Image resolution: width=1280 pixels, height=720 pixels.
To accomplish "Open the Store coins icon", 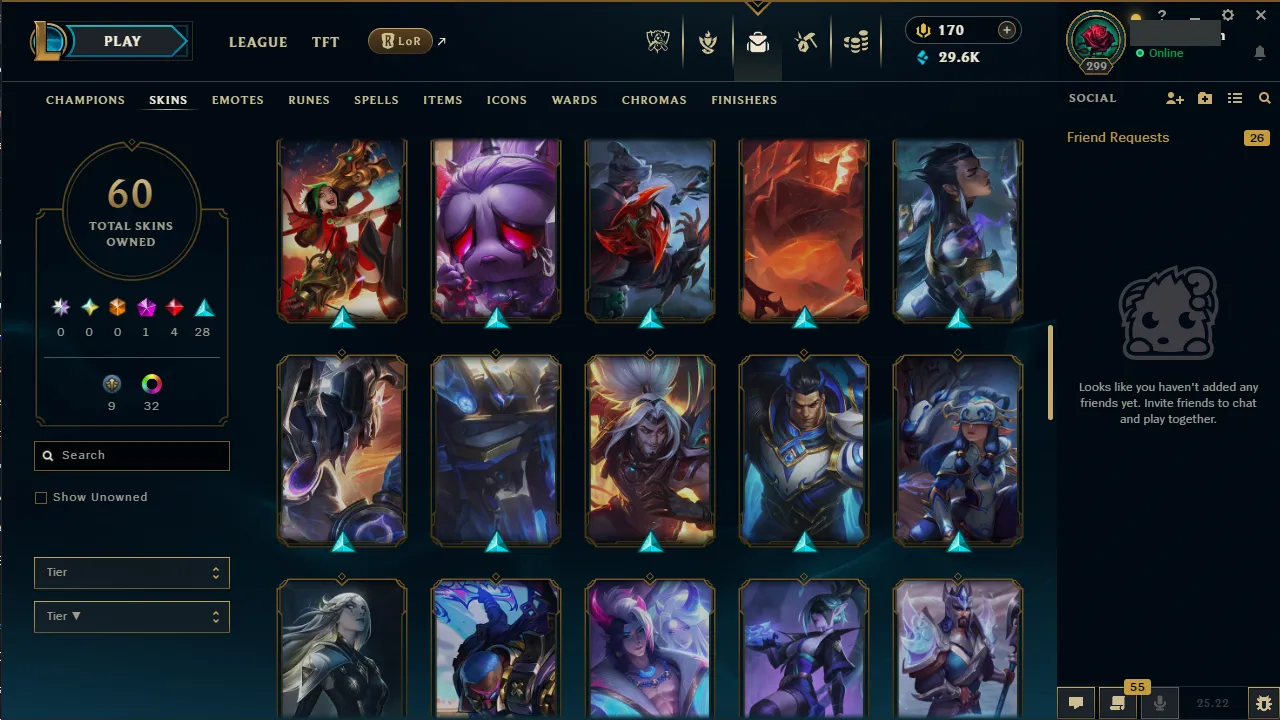I will [x=856, y=43].
